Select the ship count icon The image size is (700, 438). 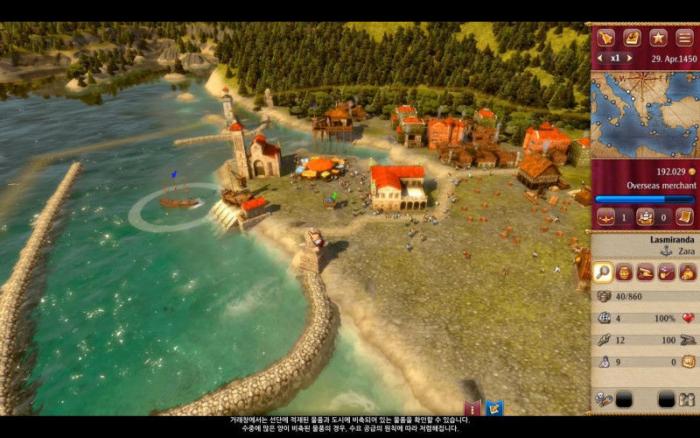(x=606, y=216)
